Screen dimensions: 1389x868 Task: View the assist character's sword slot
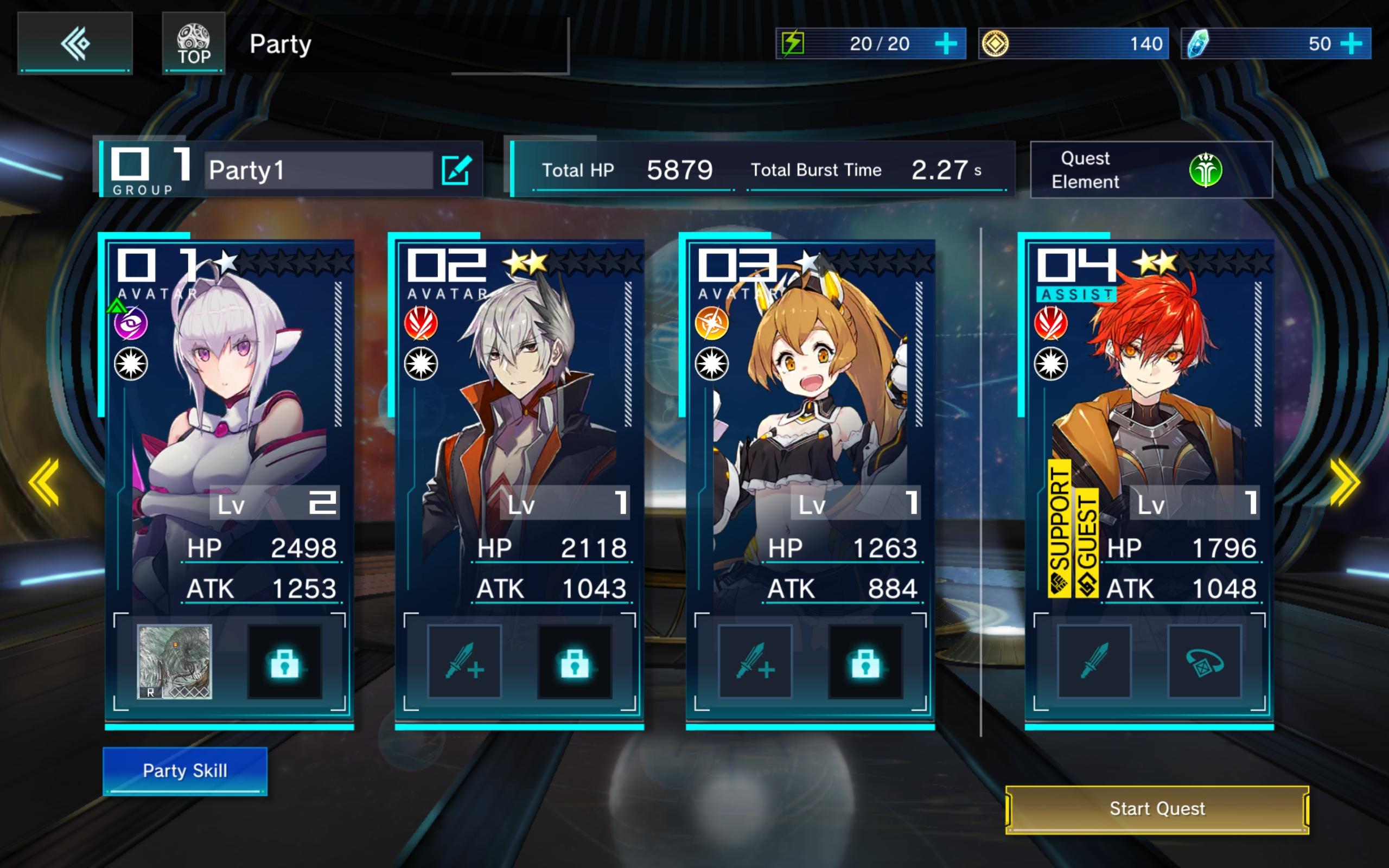tap(1094, 661)
